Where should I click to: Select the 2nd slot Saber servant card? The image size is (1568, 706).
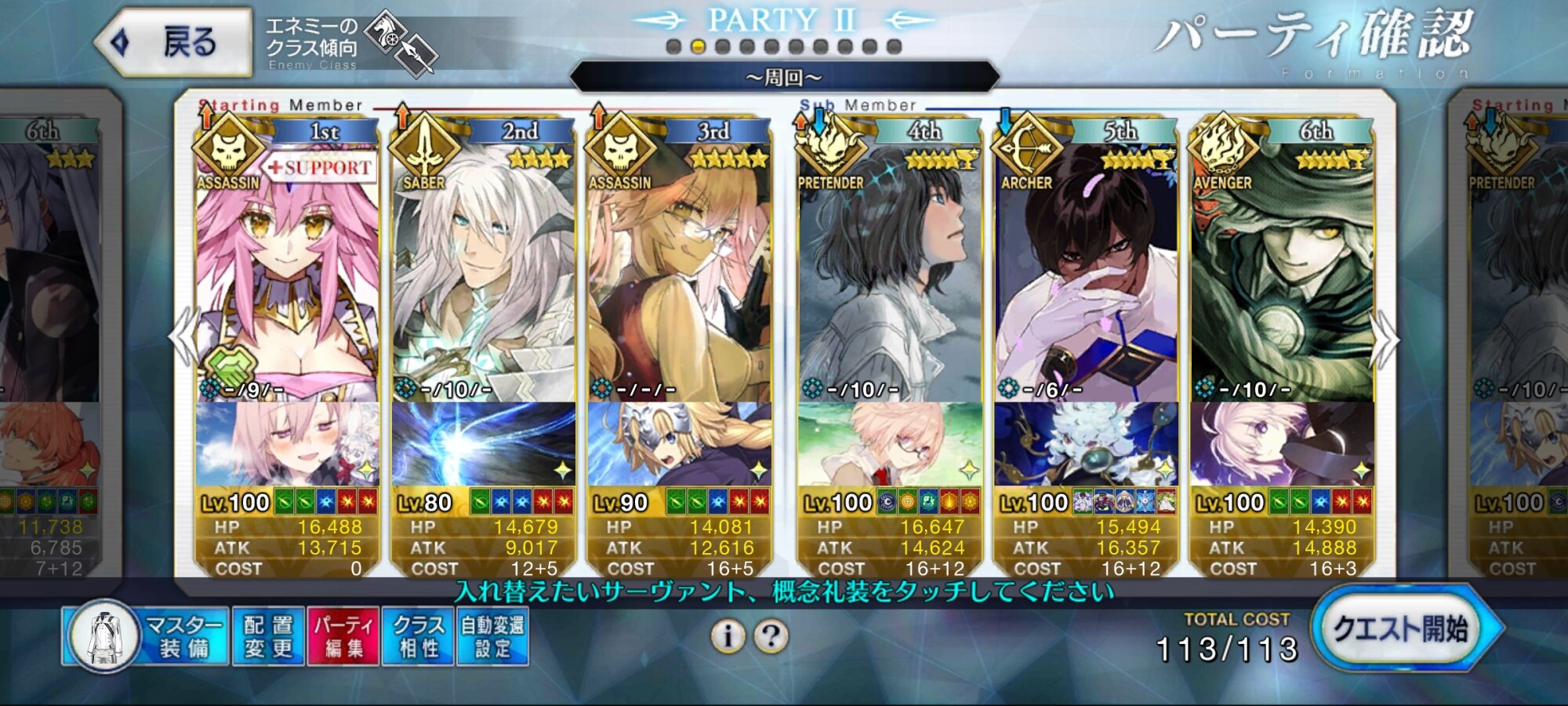pos(483,275)
